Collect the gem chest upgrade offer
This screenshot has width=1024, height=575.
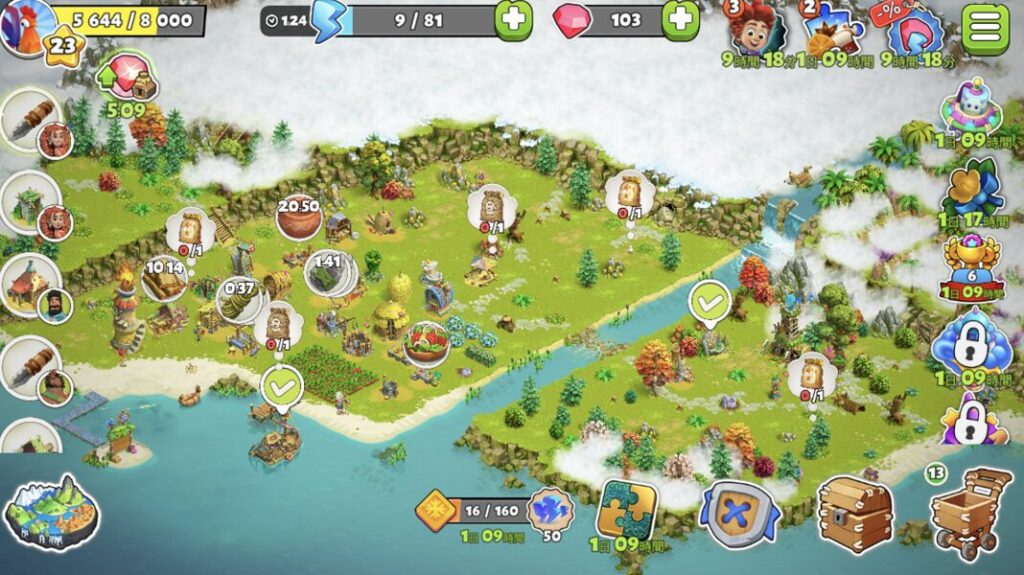pos(126,78)
